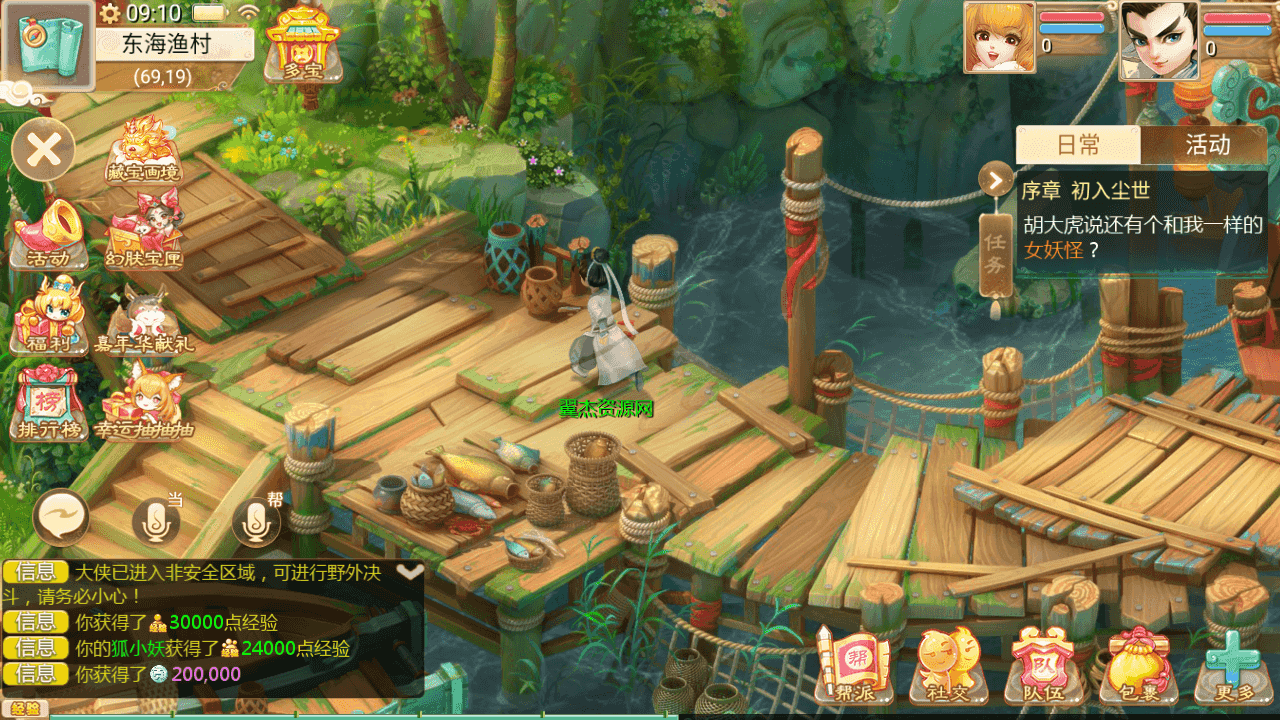This screenshot has width=1280, height=720.
Task: Open the 包裹 inventory bag
Action: 1138,665
